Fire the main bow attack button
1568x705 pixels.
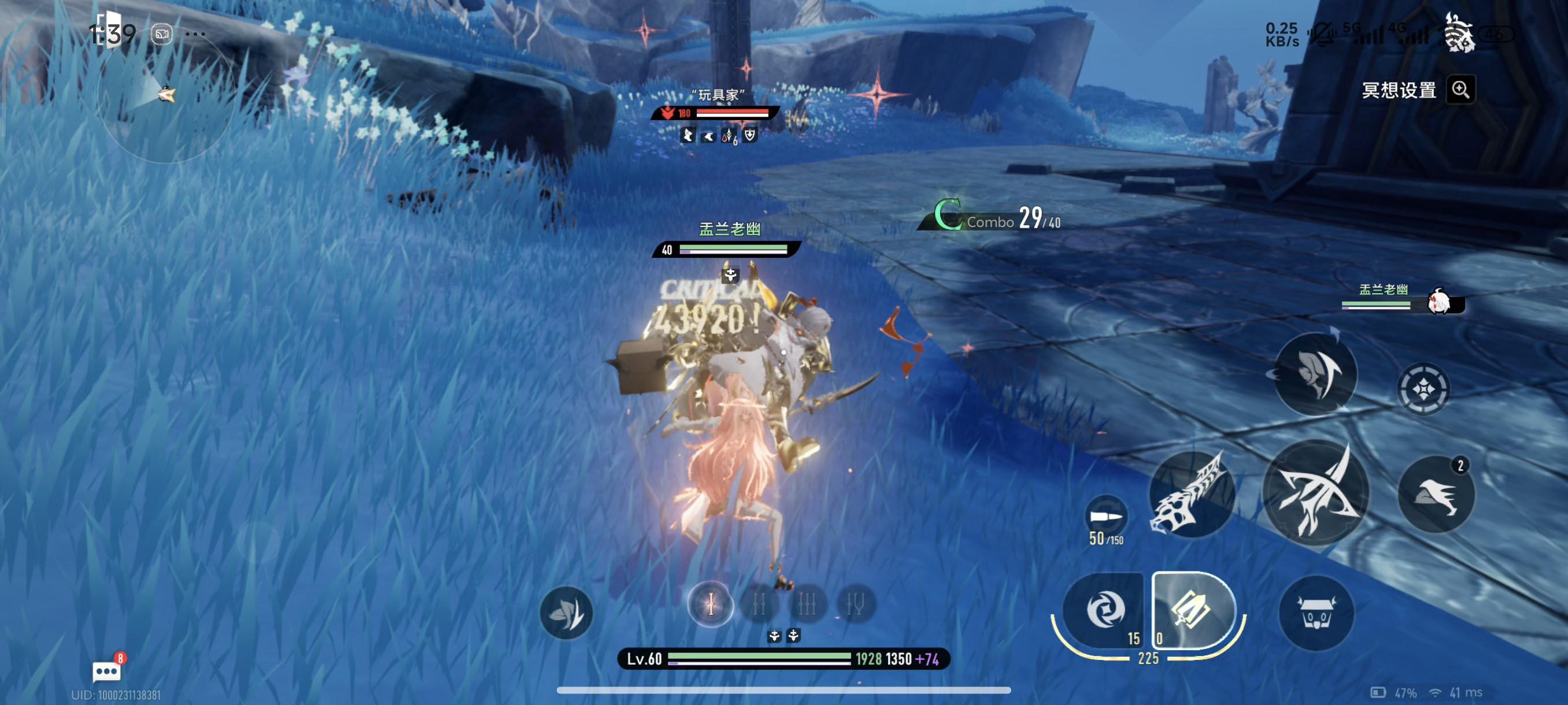pyautogui.click(x=1316, y=492)
